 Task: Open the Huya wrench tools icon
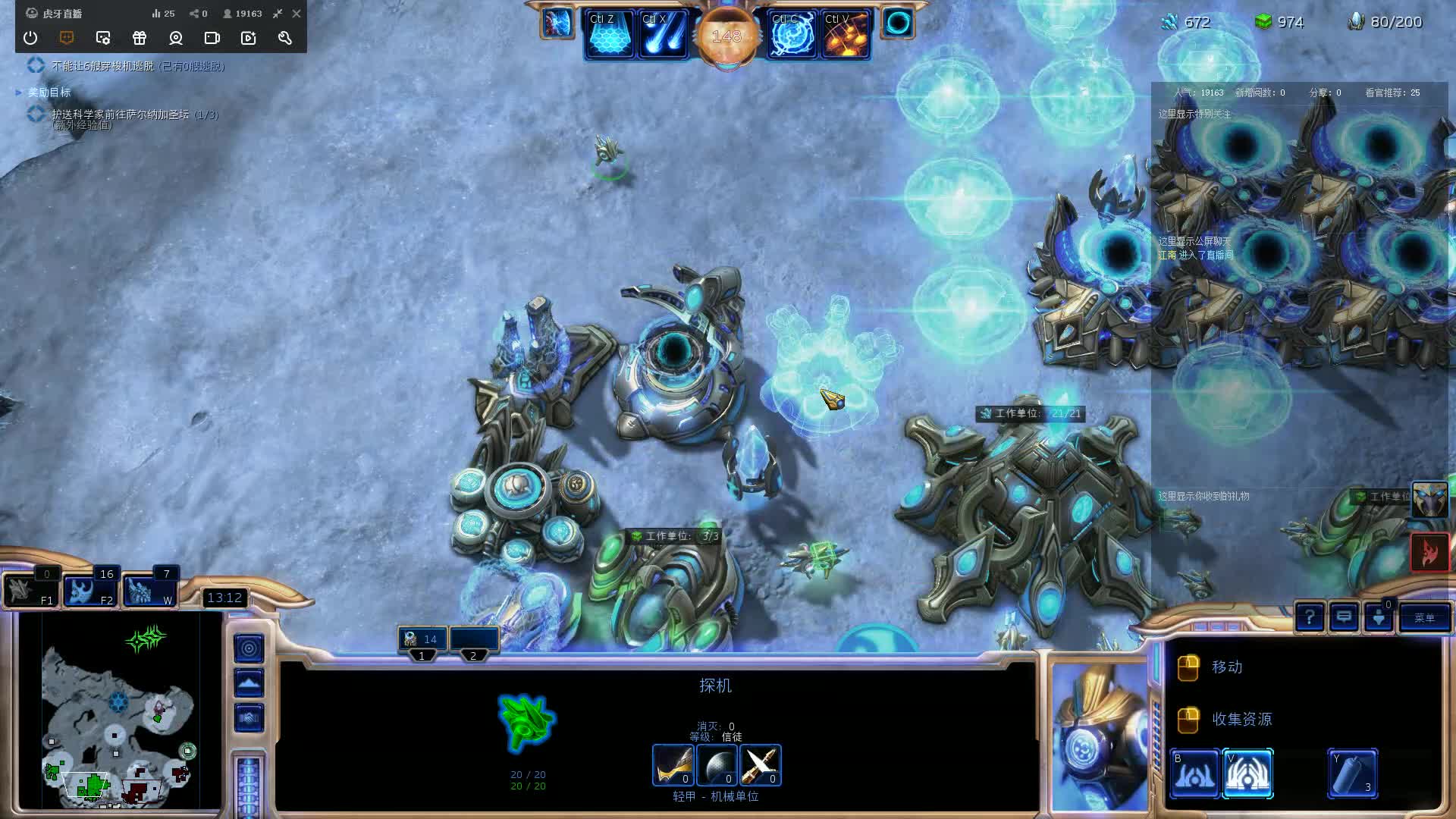click(284, 38)
